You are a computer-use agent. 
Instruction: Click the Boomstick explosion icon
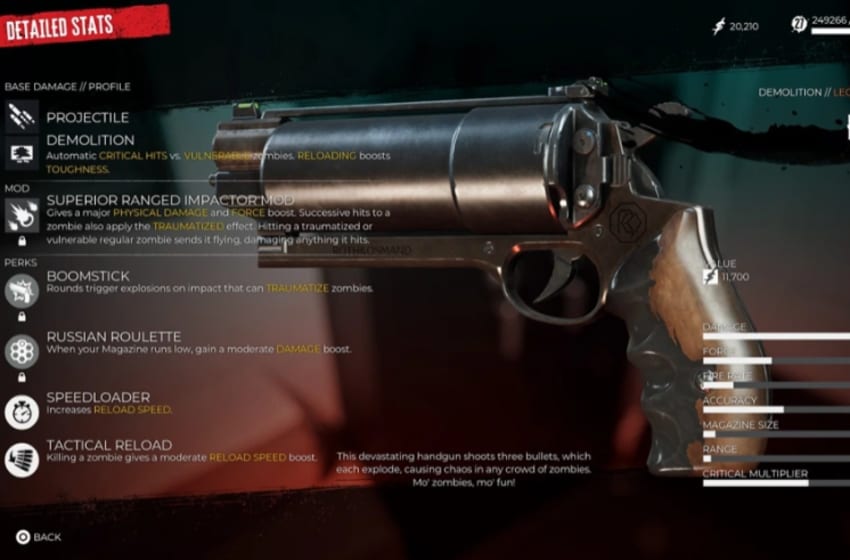pos(22,290)
